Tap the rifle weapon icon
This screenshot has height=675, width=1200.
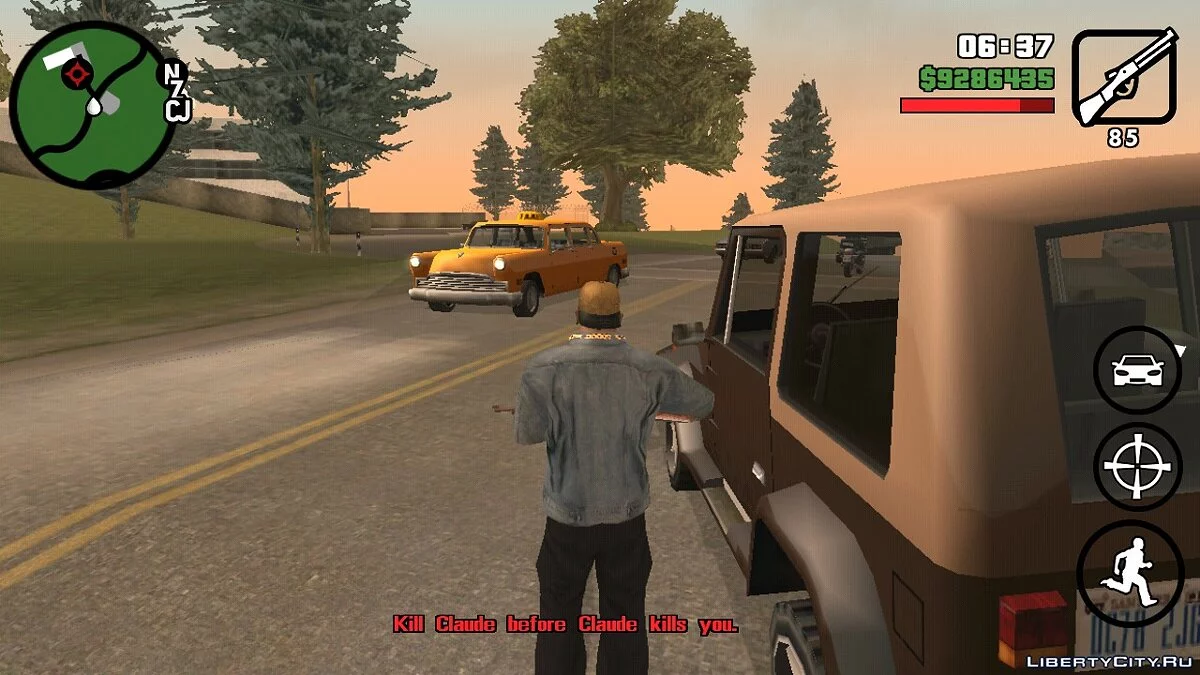pyautogui.click(x=1123, y=78)
